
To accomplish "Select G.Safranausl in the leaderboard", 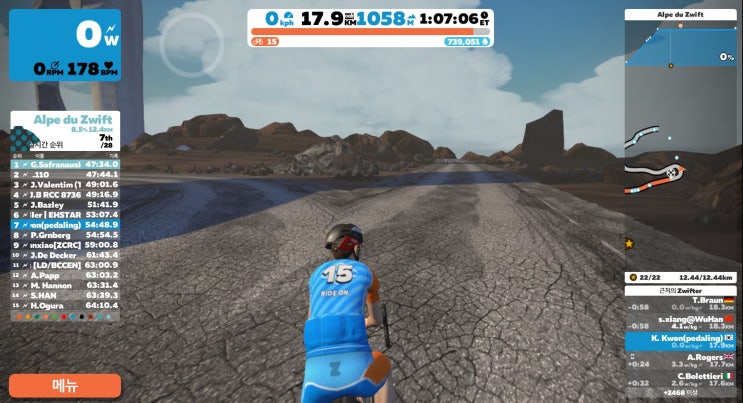I will (65, 163).
